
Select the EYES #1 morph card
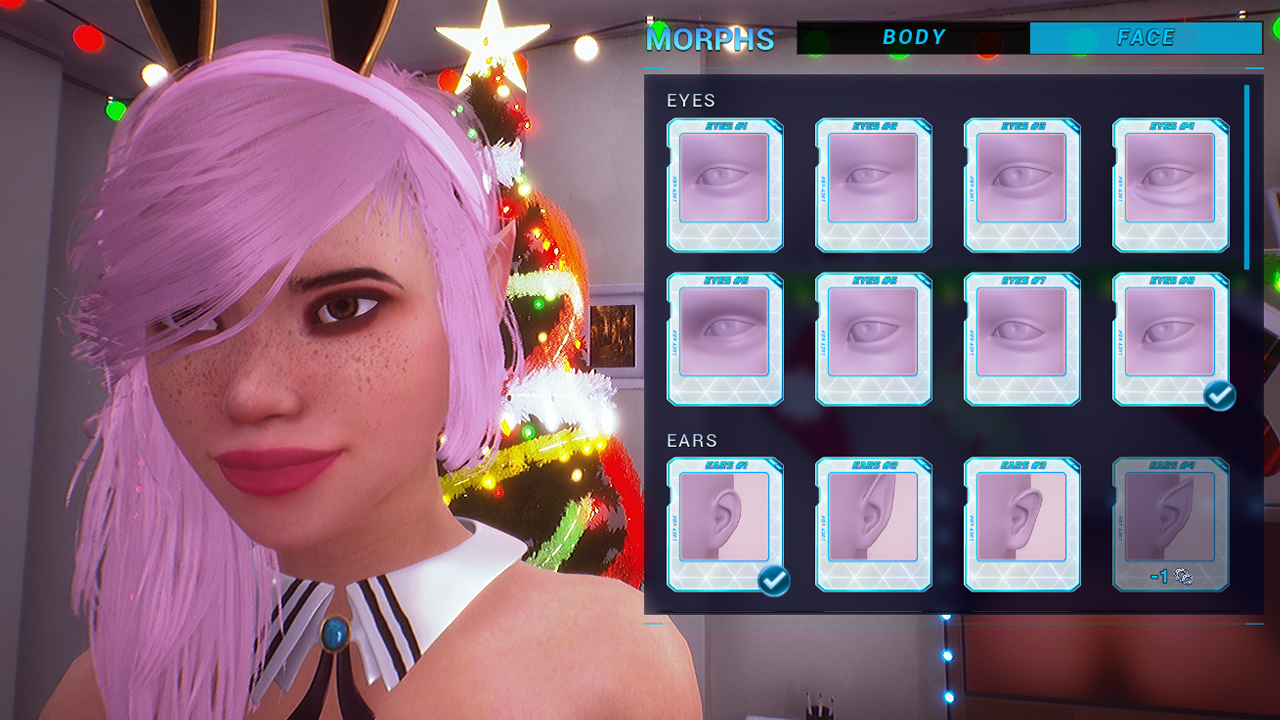coord(724,185)
